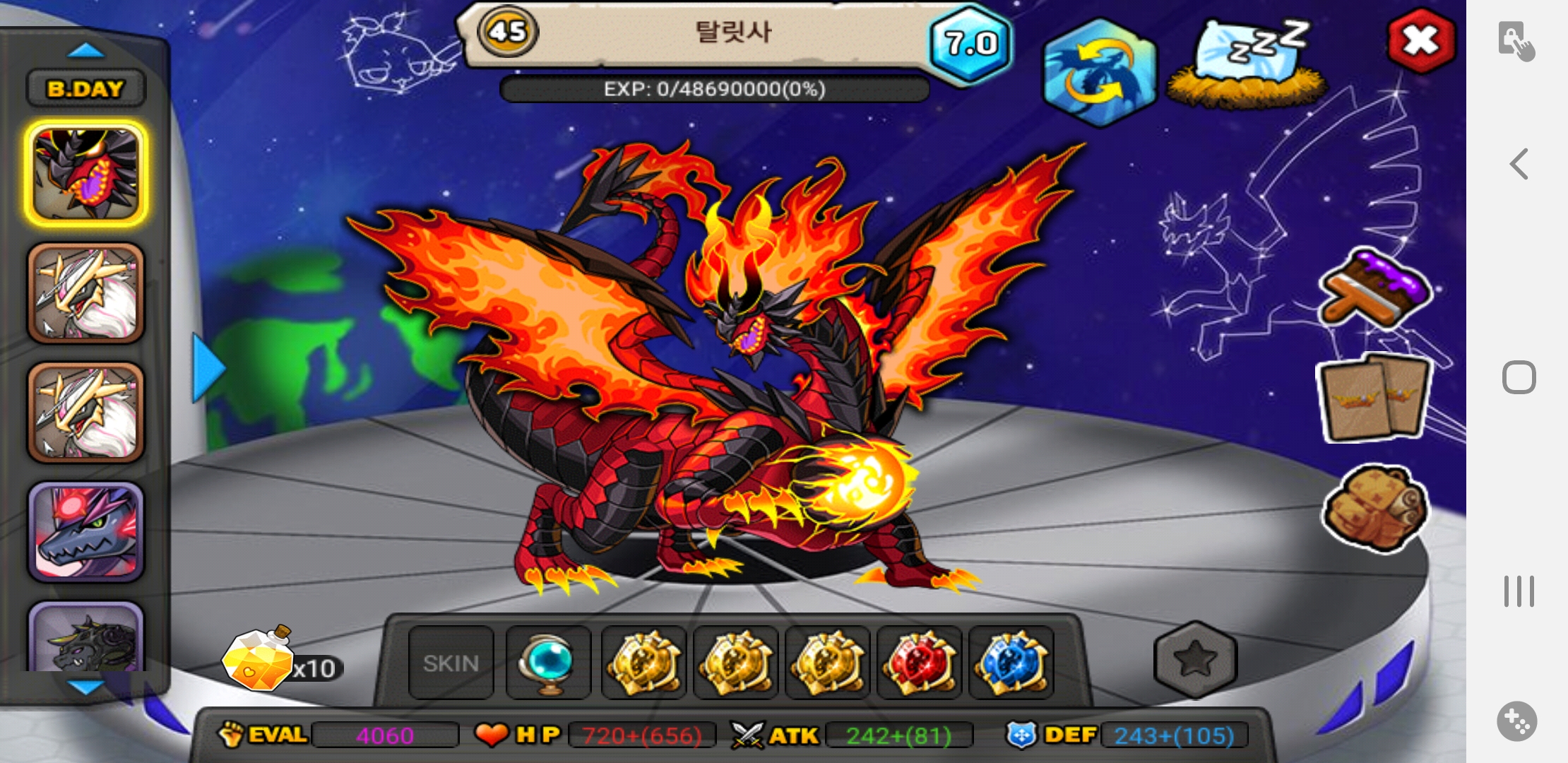
Task: Open the dragon swap hexagon icon
Action: click(x=1098, y=73)
